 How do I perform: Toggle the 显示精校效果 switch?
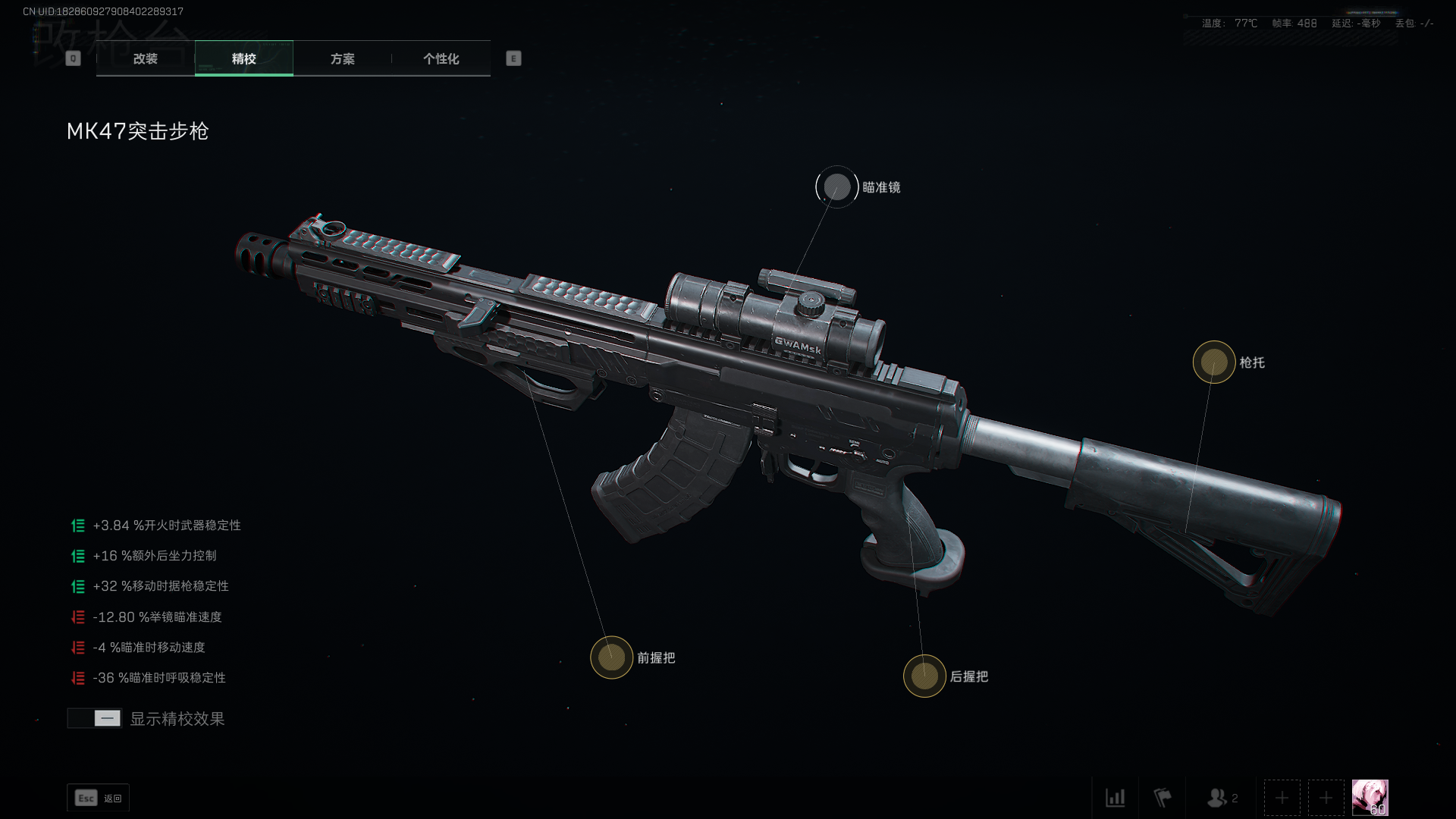tap(95, 718)
